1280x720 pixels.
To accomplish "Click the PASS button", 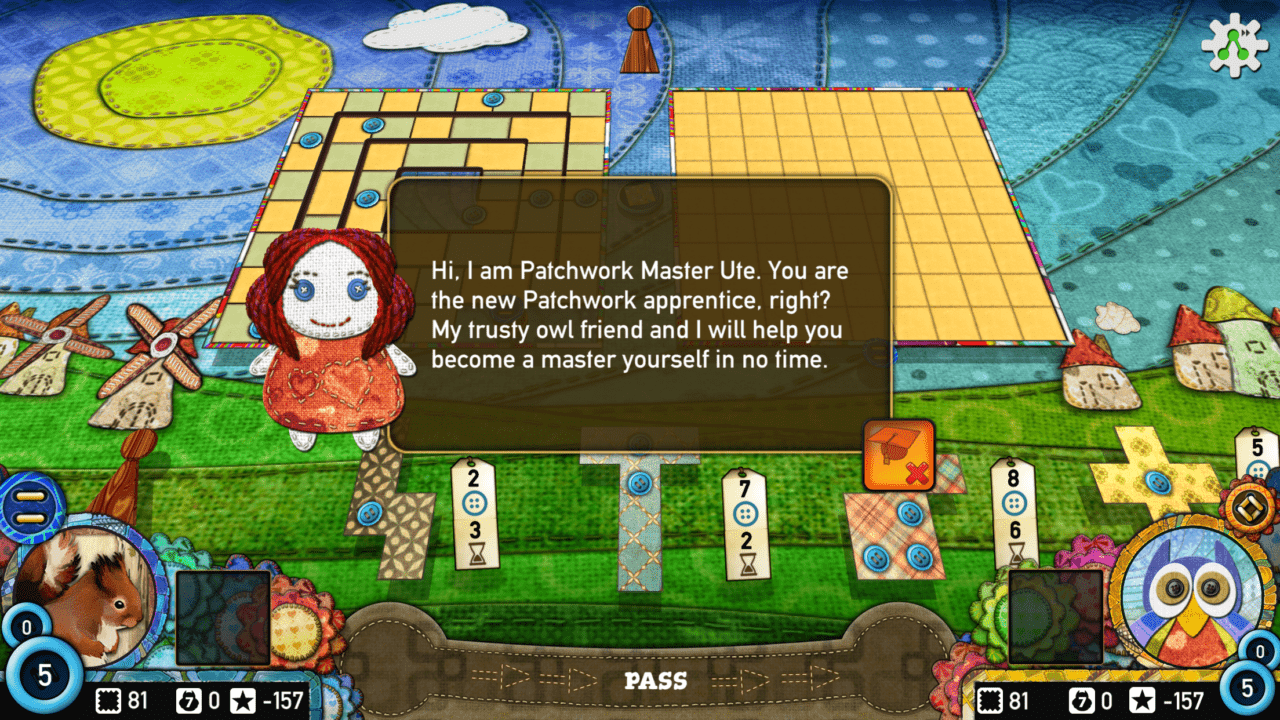I will pyautogui.click(x=656, y=681).
